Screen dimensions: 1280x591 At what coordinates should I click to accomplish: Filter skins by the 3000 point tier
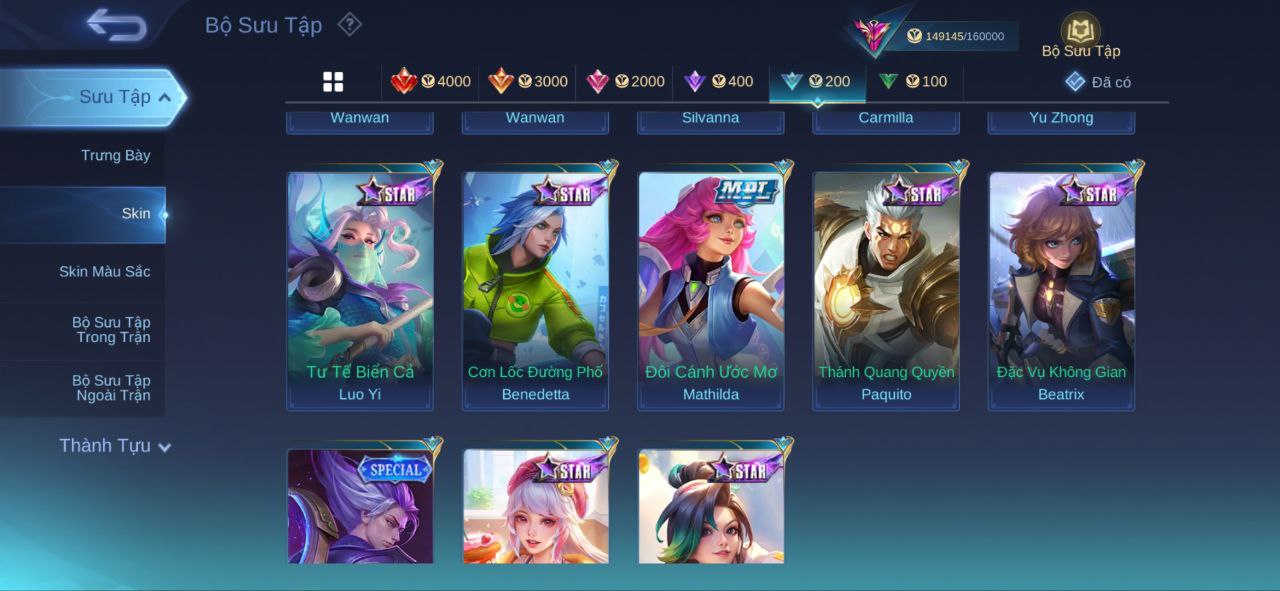(x=528, y=82)
